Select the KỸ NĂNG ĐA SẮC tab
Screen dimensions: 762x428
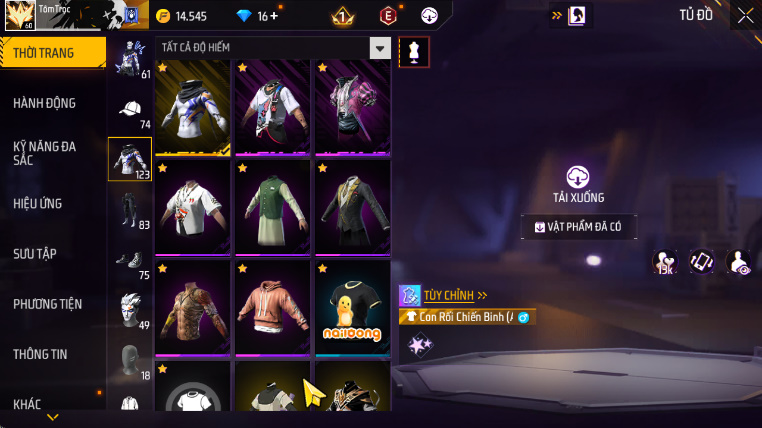(45, 153)
